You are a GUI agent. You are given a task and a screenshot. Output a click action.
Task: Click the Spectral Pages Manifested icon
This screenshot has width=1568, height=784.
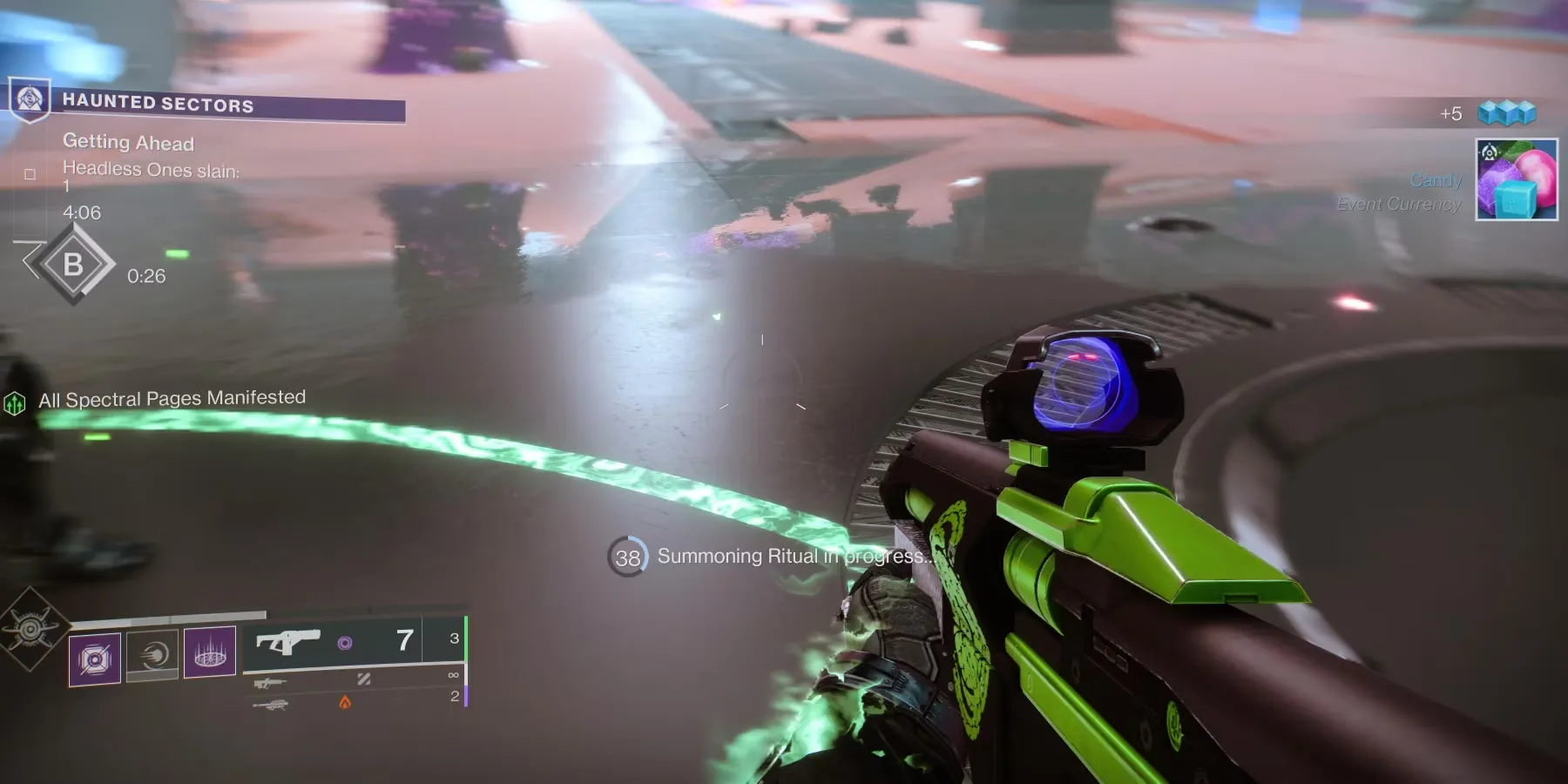15,403
